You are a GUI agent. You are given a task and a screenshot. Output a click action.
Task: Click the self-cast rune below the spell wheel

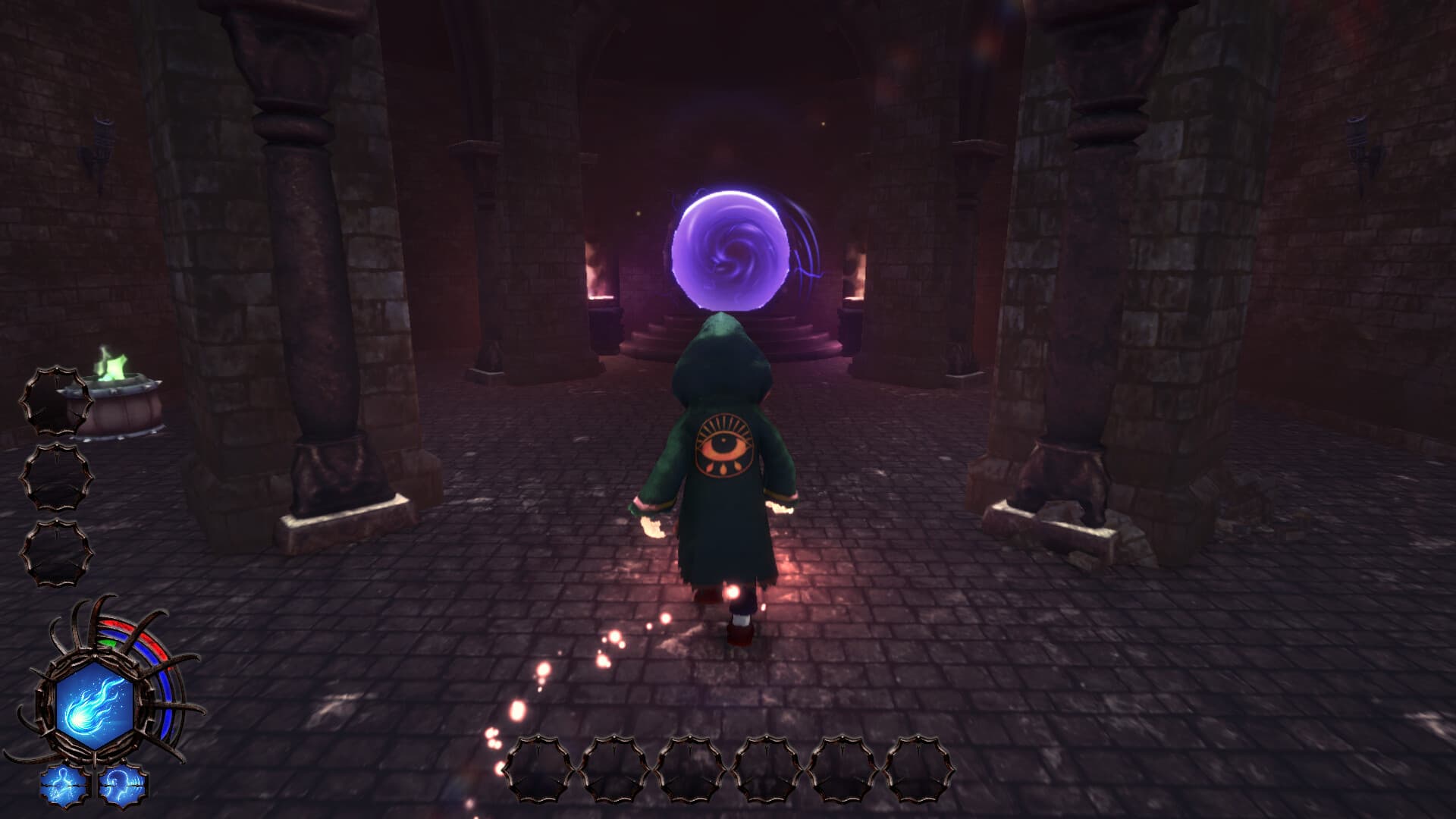63,785
